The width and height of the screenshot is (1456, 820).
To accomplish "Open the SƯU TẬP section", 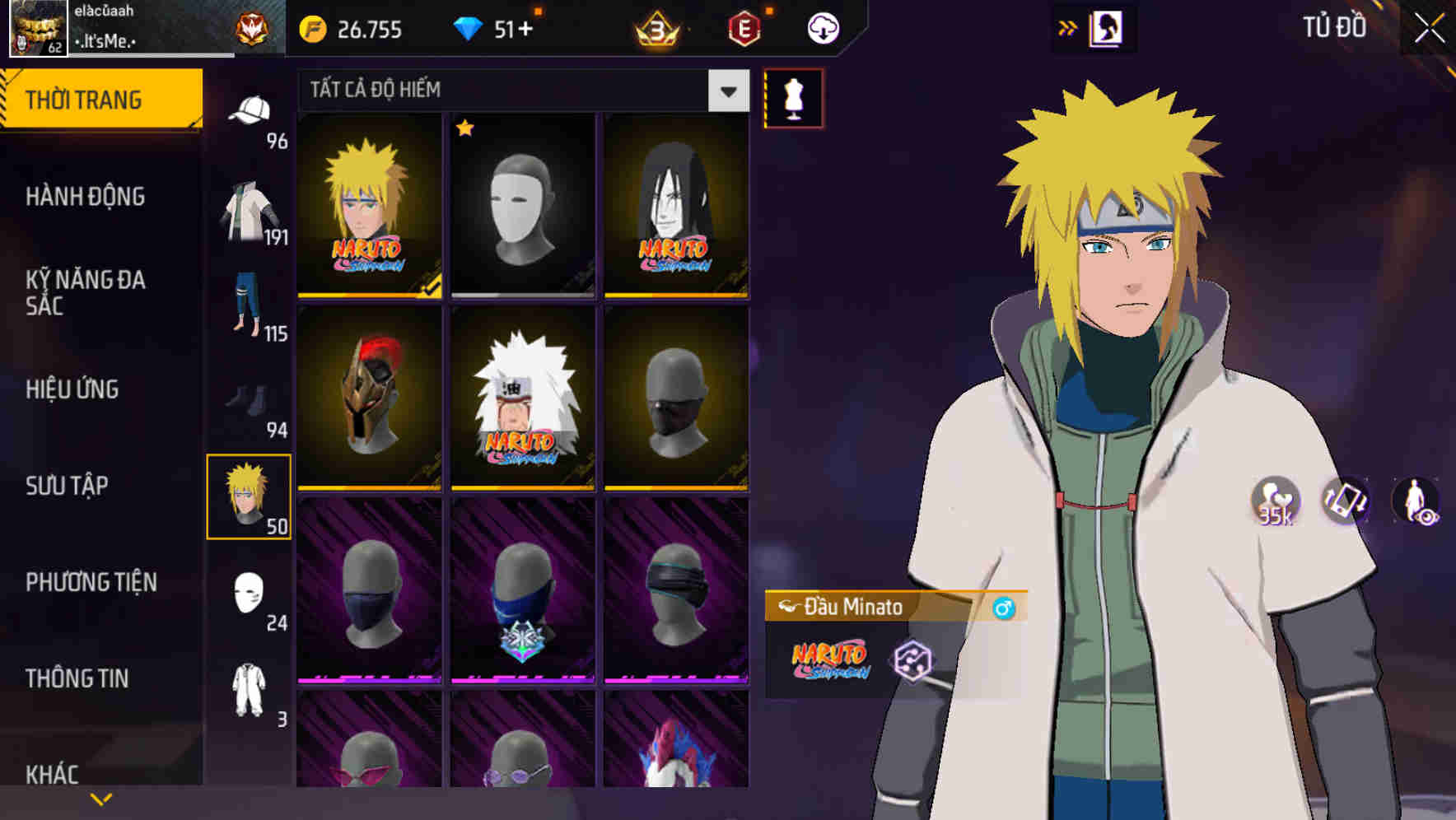I will pyautogui.click(x=66, y=487).
